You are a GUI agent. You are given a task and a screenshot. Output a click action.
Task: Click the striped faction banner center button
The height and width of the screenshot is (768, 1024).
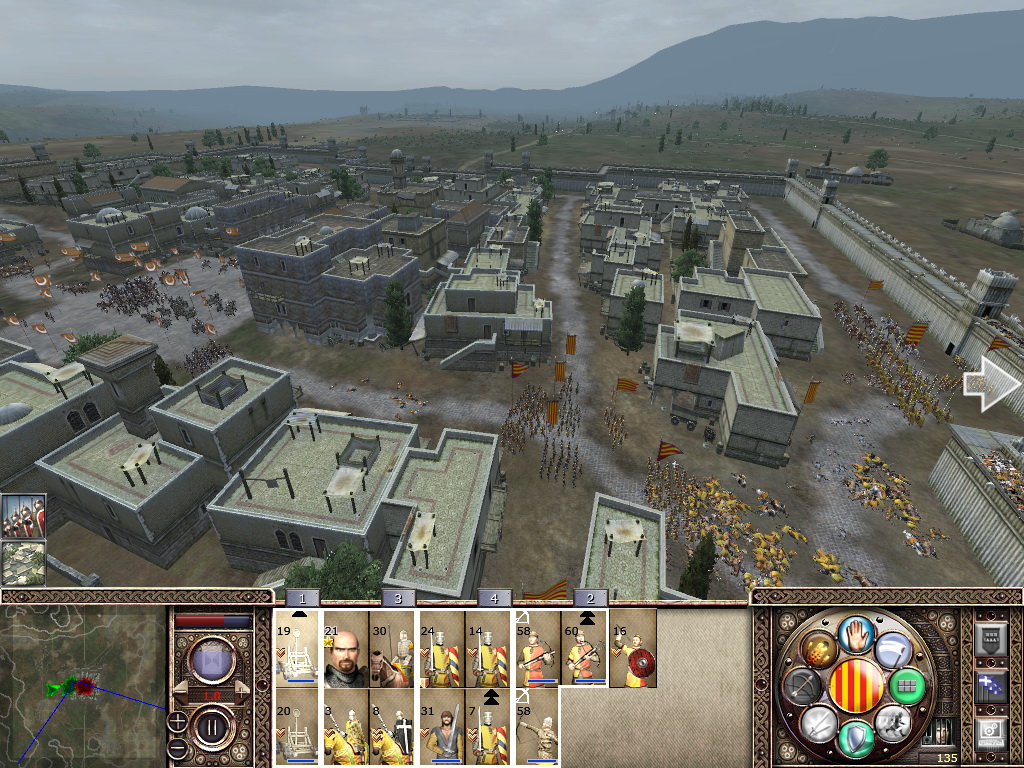(x=856, y=686)
